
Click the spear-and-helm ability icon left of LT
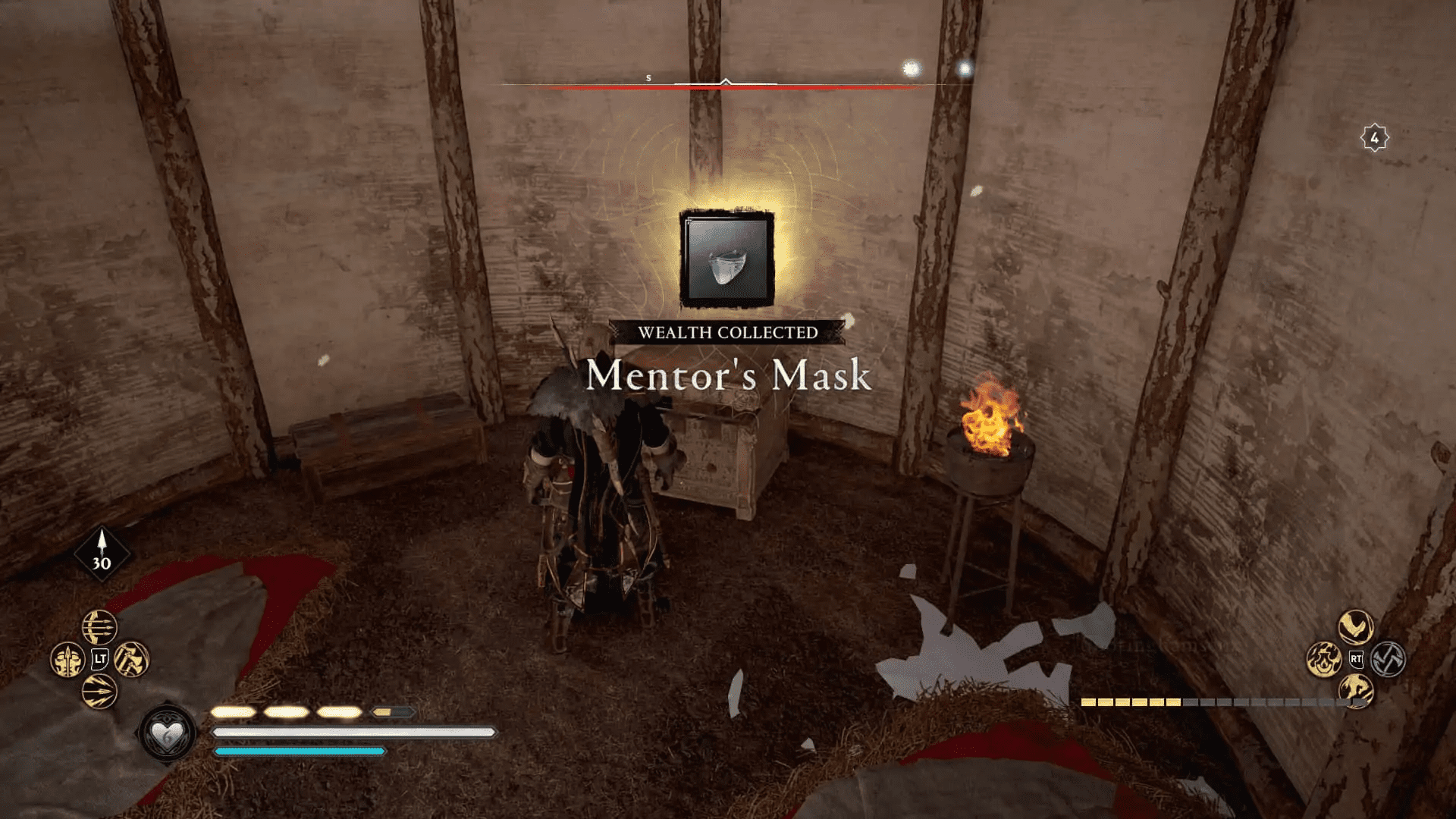pos(67,659)
